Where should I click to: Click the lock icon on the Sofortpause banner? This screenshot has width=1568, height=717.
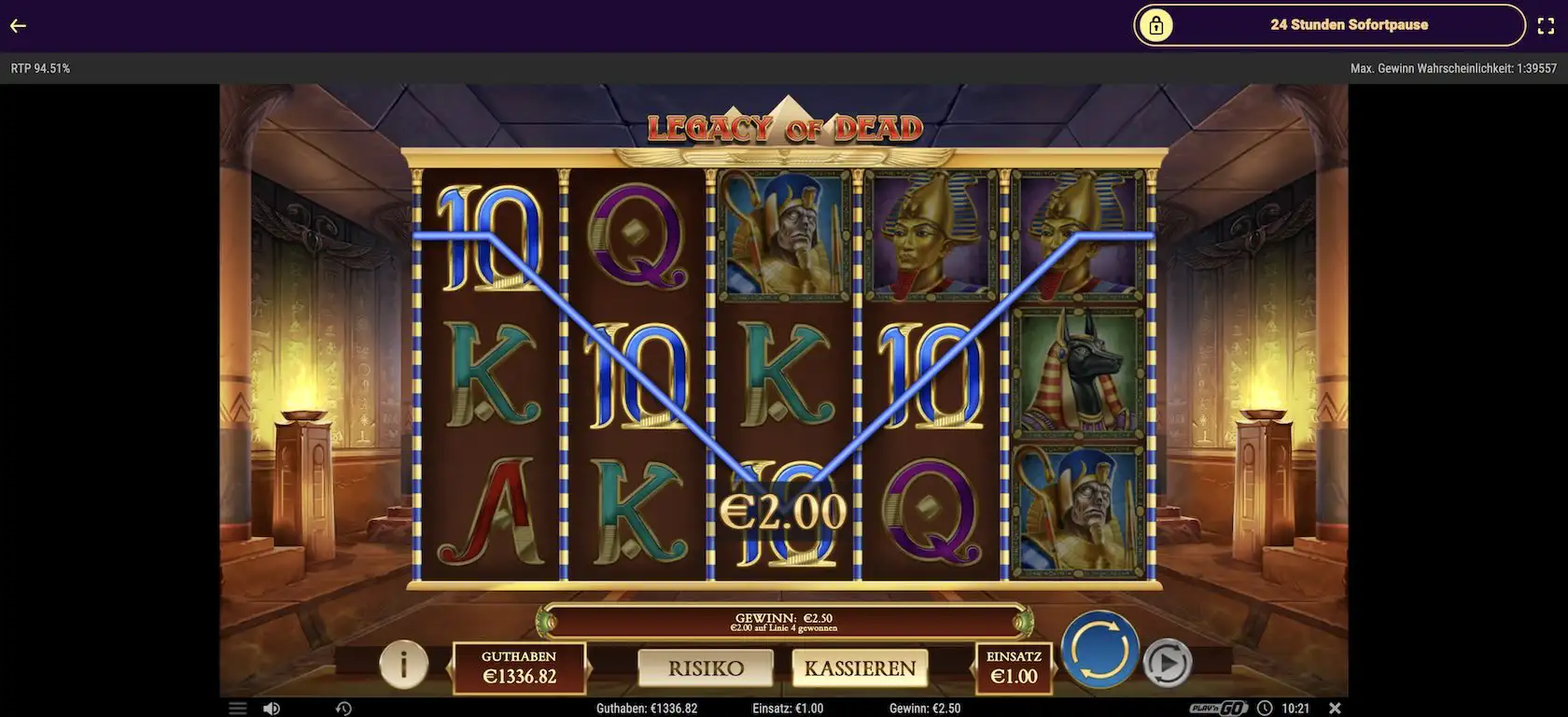click(x=1157, y=24)
